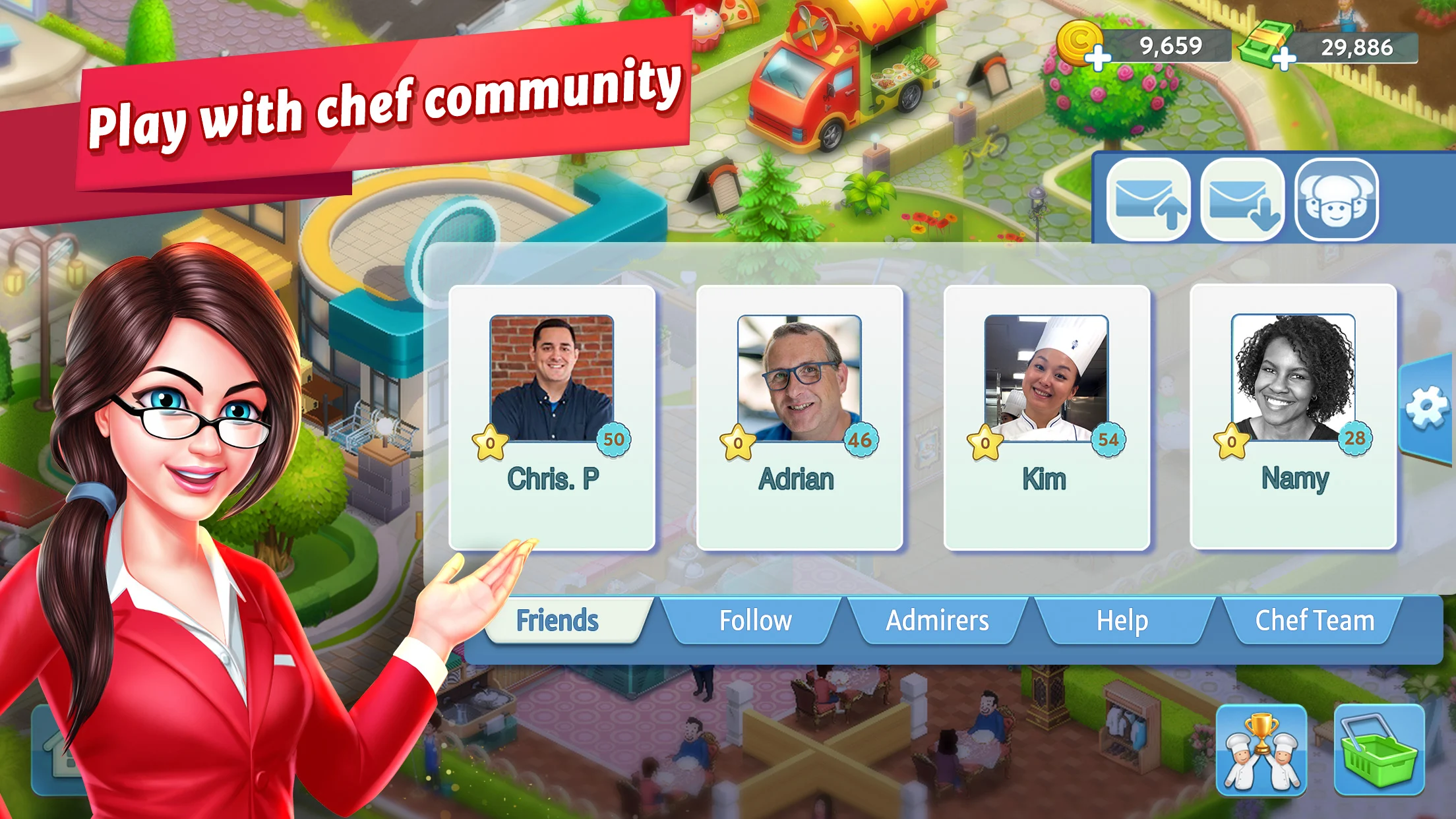Open the Follow tab
The height and width of the screenshot is (819, 1456).
point(755,621)
